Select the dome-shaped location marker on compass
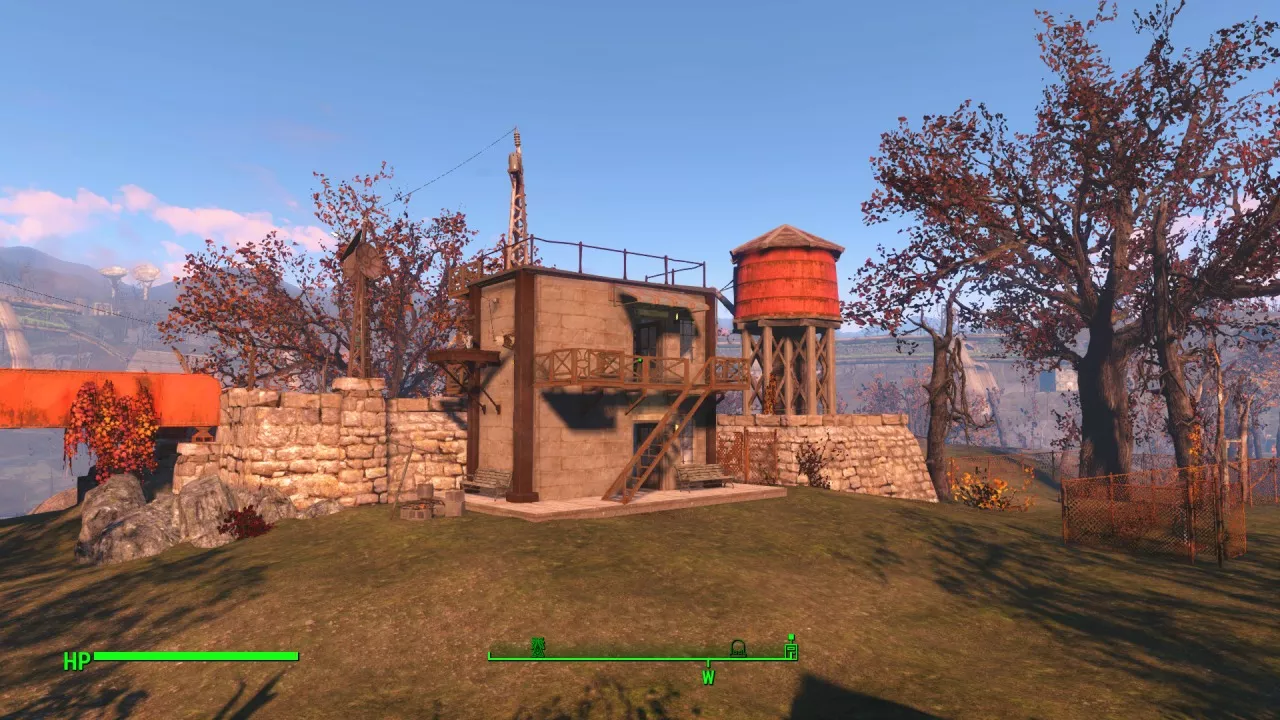This screenshot has width=1280, height=720. coord(738,648)
